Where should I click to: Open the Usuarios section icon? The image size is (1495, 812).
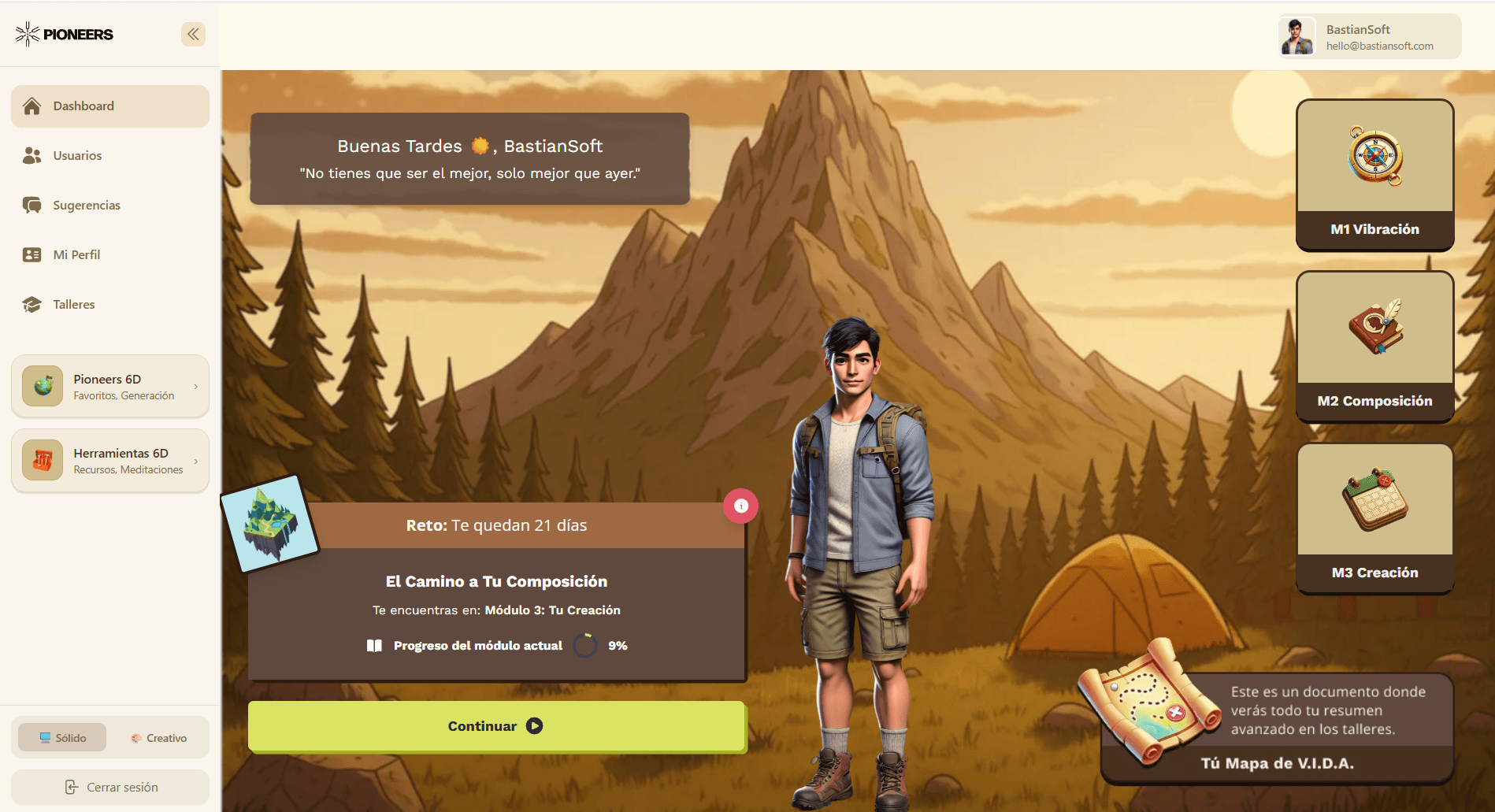(32, 155)
